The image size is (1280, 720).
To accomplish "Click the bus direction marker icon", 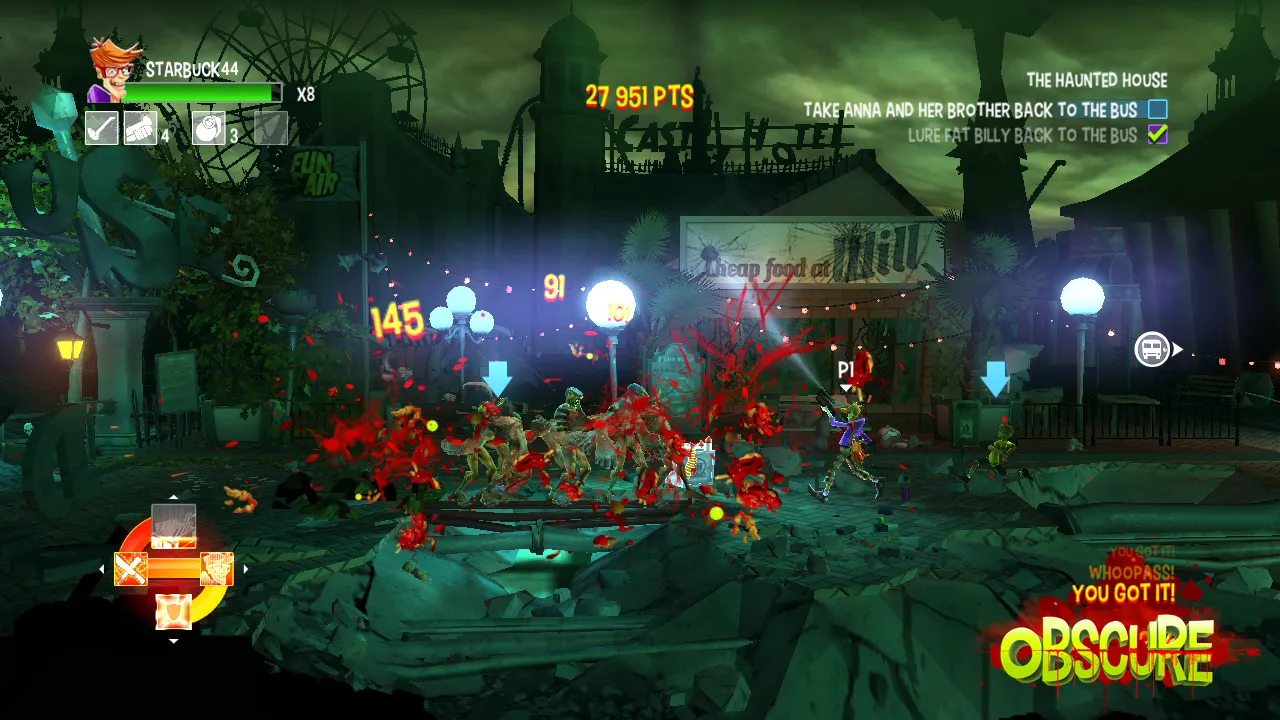I will click(1152, 350).
